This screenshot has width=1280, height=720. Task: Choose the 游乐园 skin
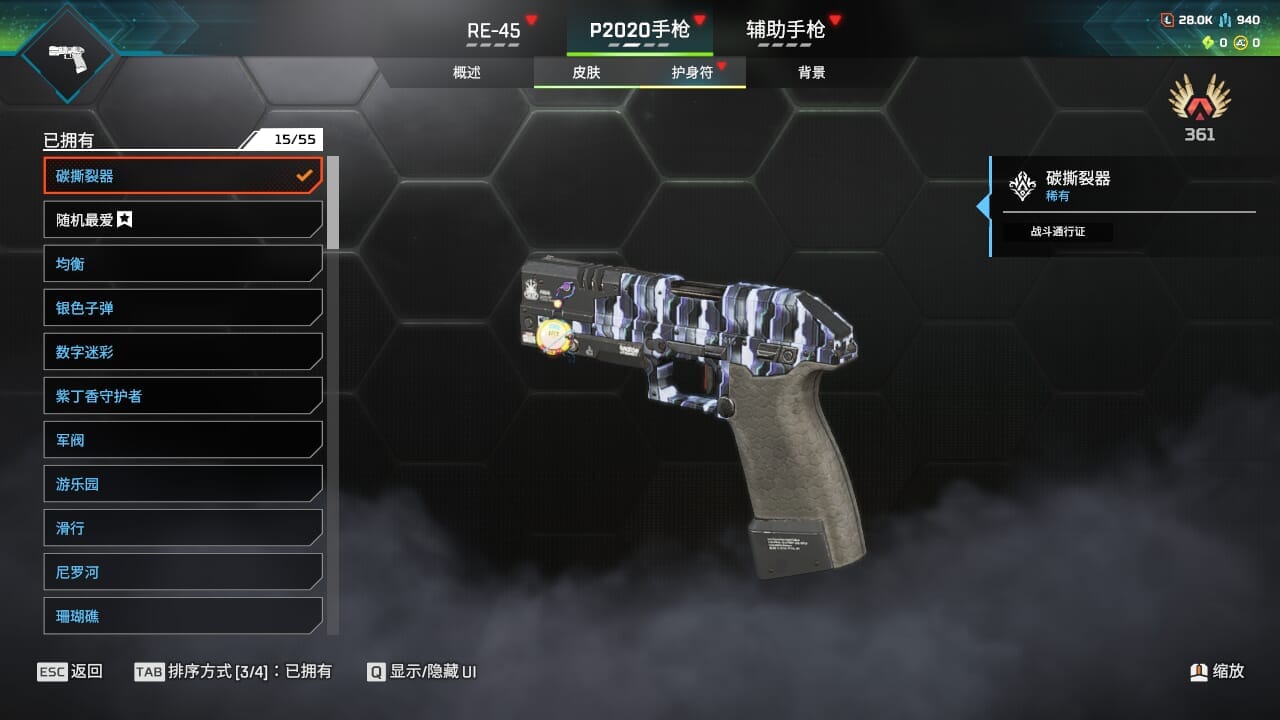click(x=183, y=484)
